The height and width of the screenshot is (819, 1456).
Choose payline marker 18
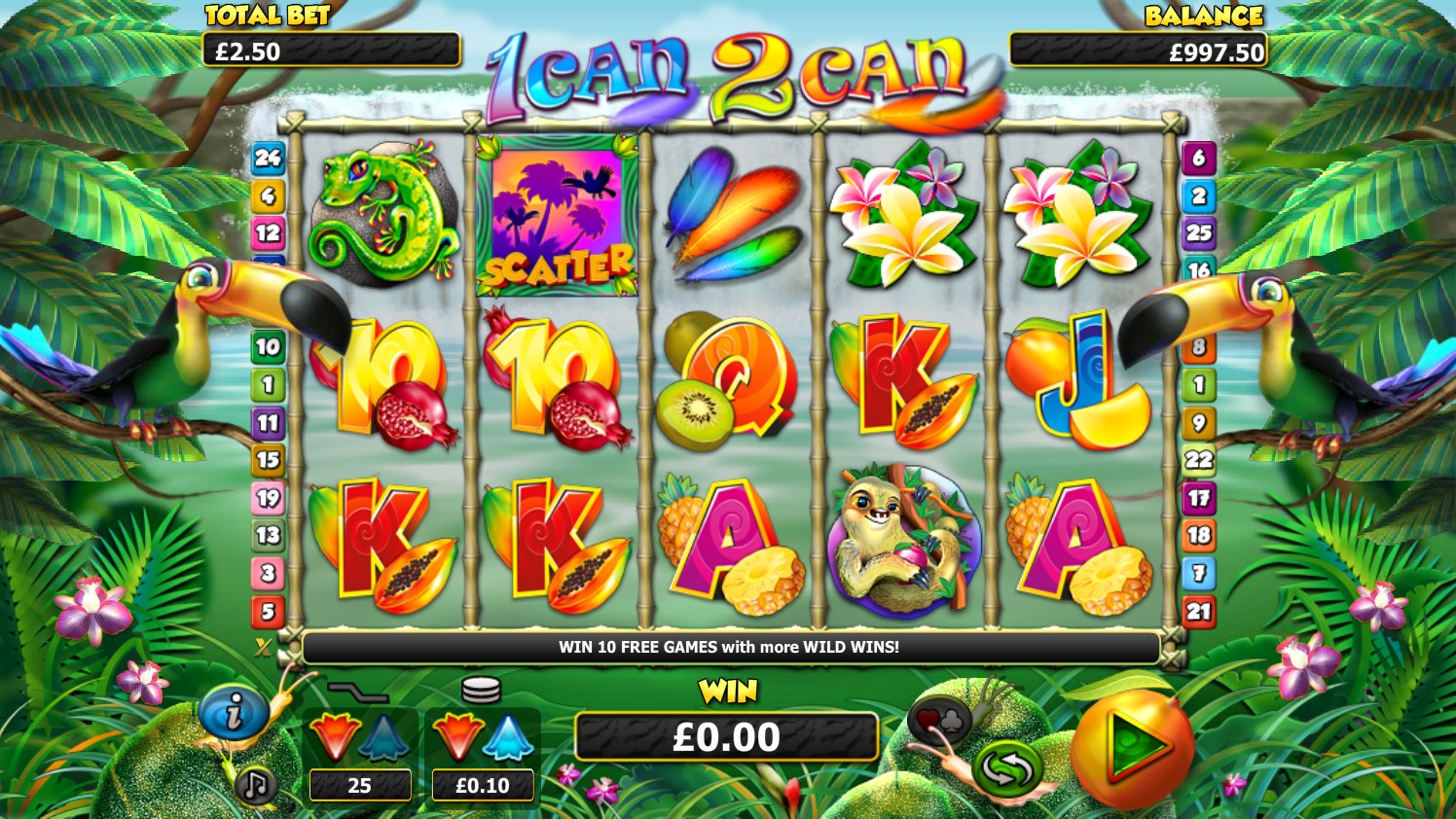tap(1199, 535)
